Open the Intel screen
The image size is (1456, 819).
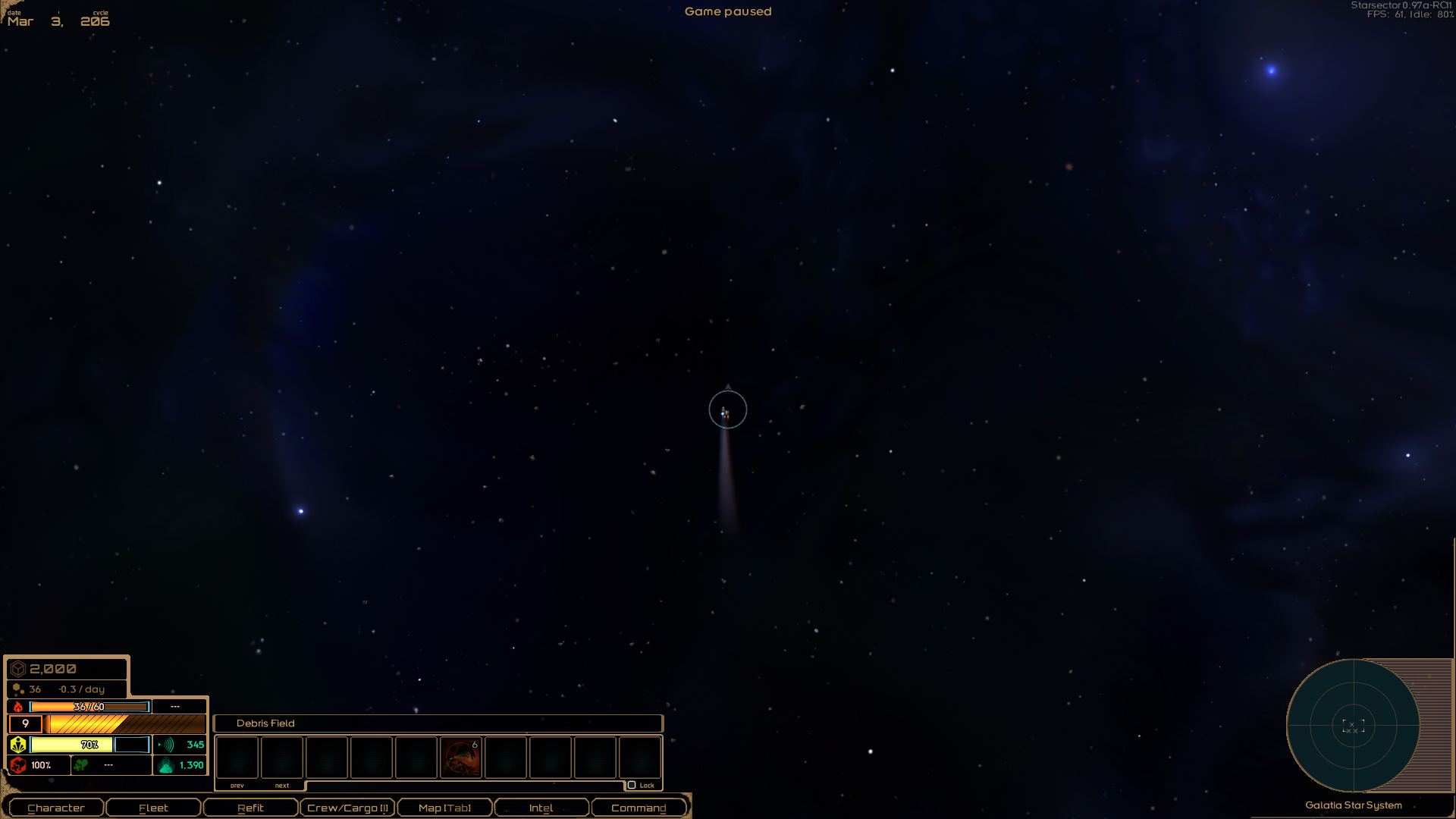[x=541, y=807]
